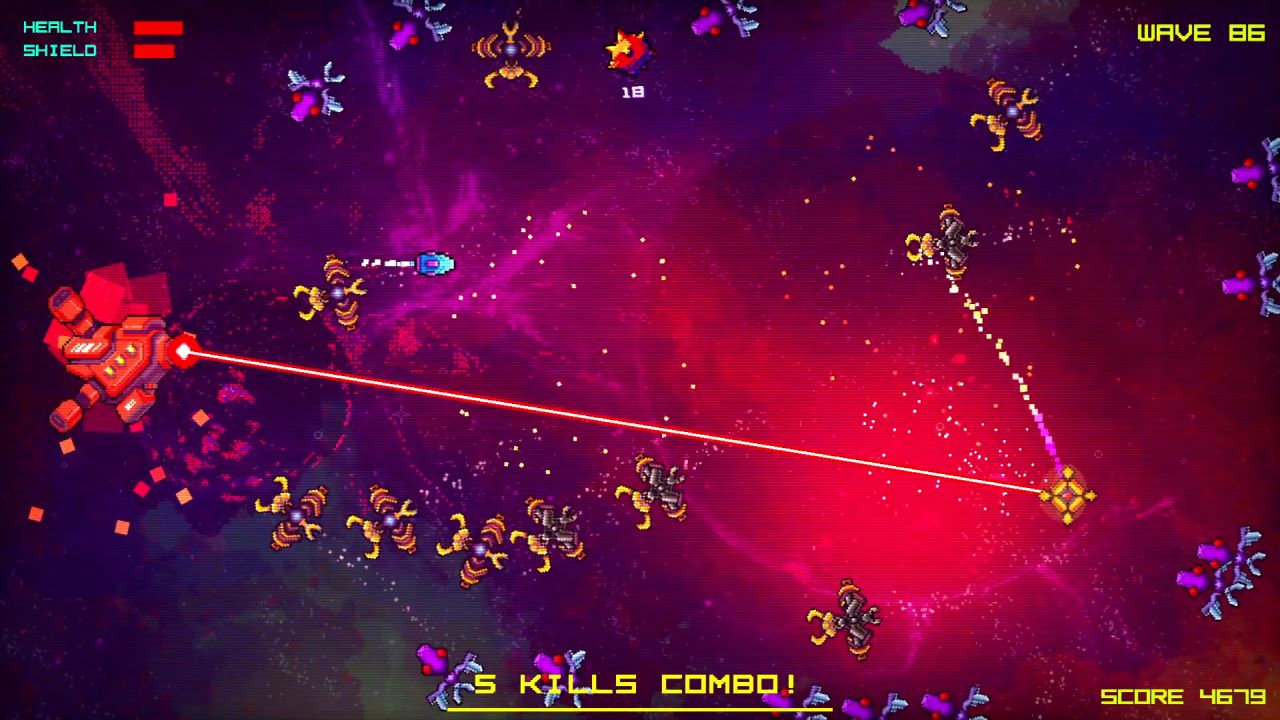The image size is (1280, 720).
Task: Click the red boss ship firing the laser
Action: click(110, 350)
